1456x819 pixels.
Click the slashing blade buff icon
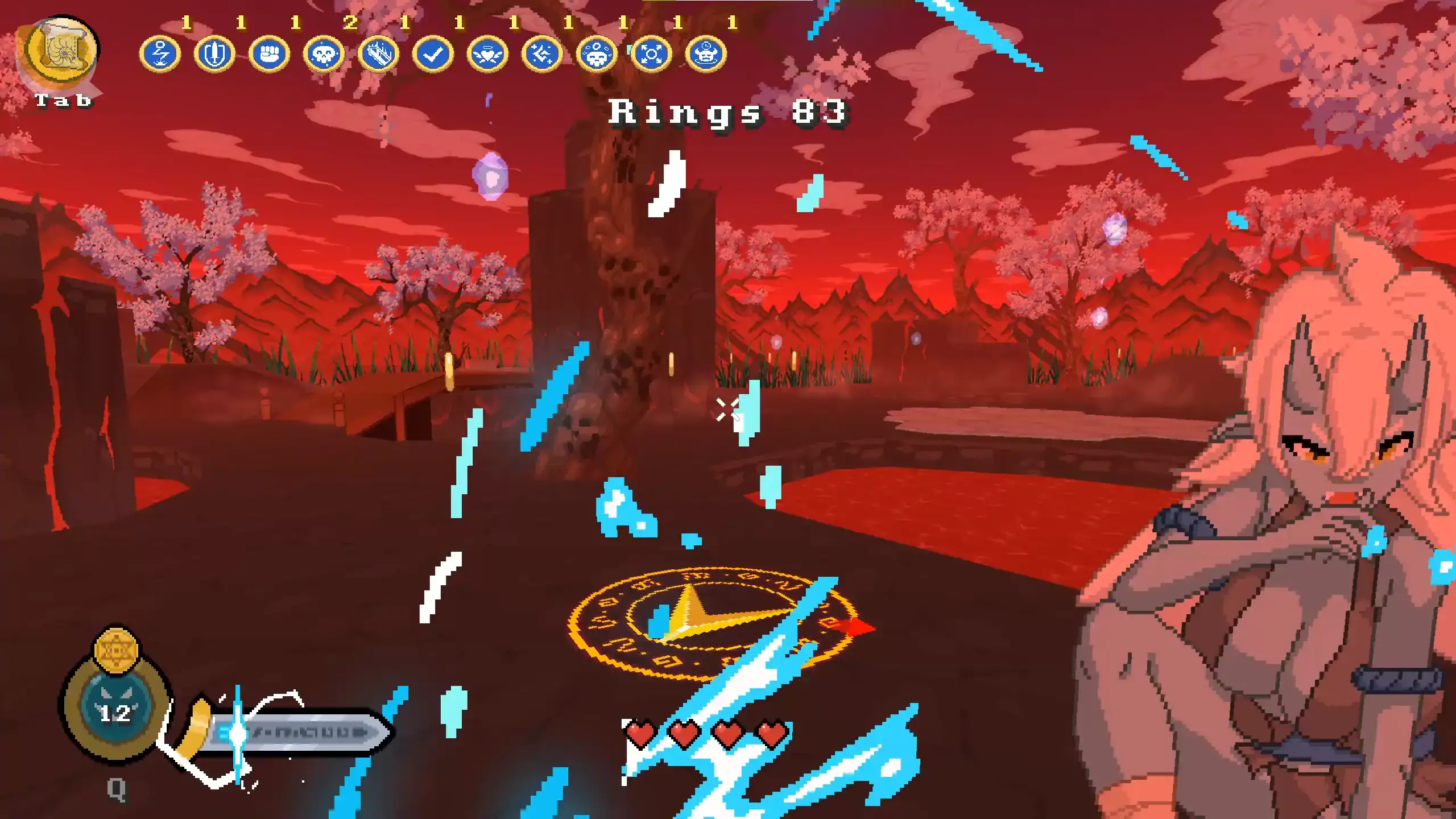coord(378,55)
